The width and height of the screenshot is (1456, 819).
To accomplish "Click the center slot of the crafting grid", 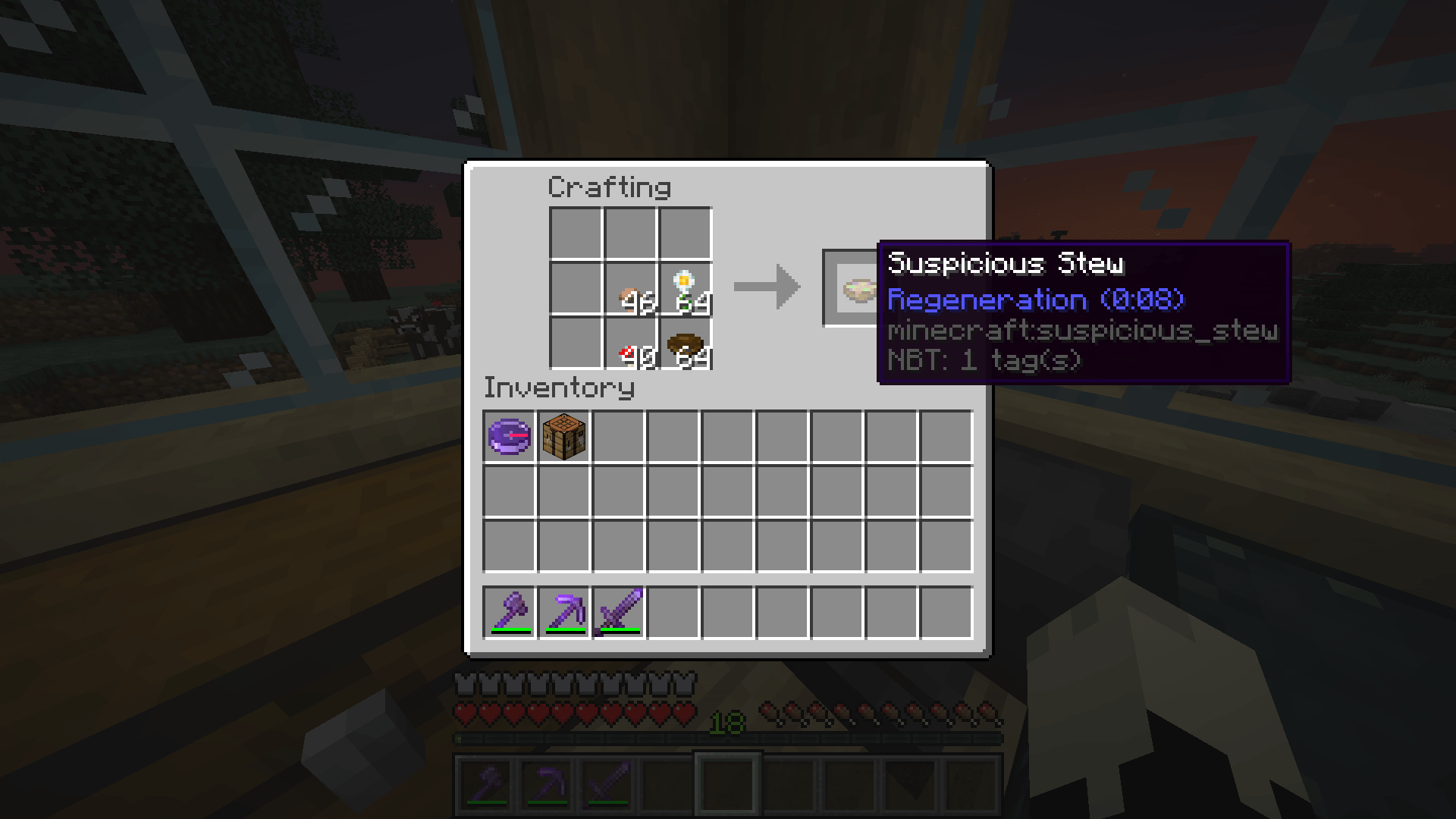I will point(629,290).
